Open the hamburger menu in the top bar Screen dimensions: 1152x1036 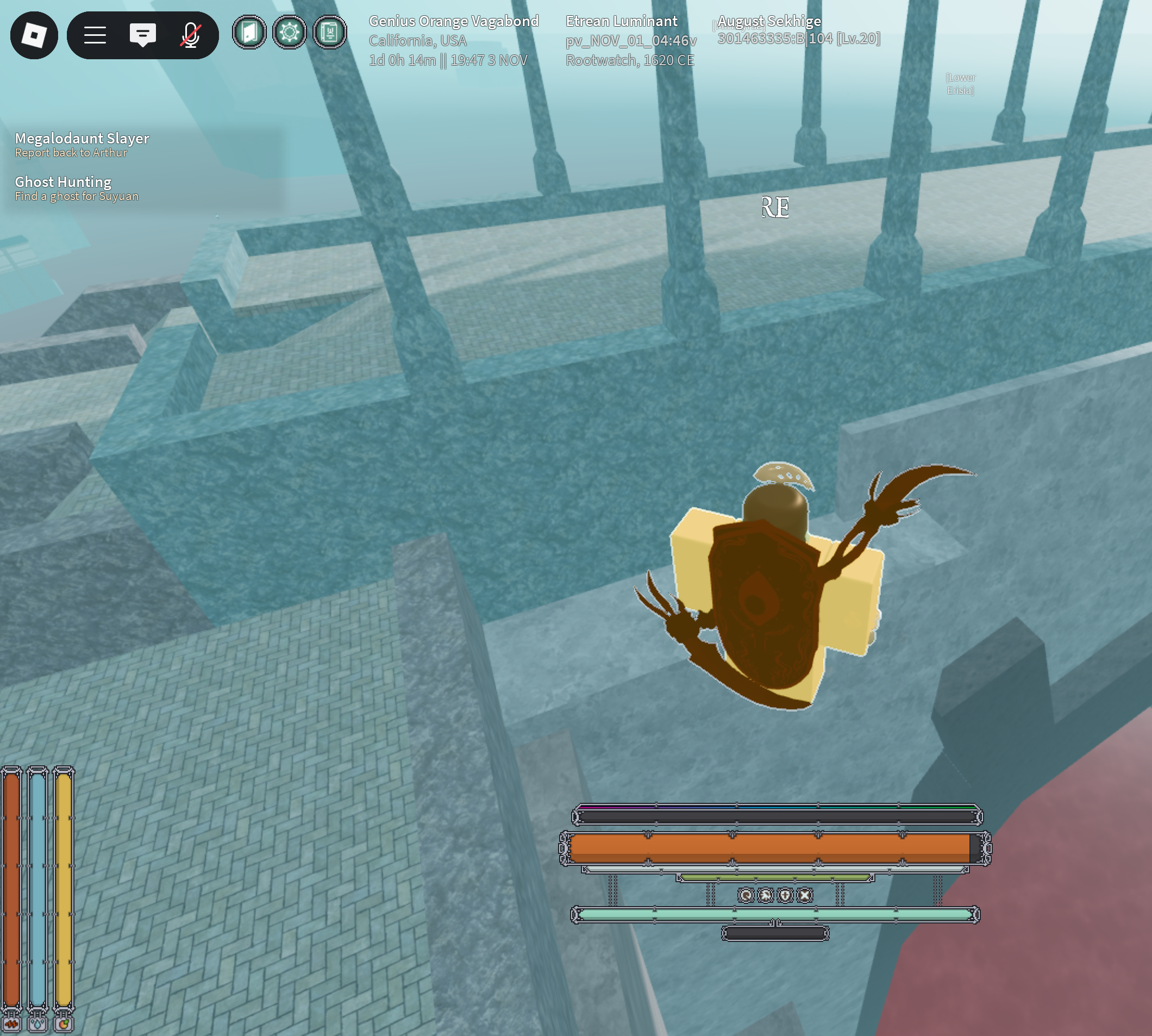(x=95, y=35)
